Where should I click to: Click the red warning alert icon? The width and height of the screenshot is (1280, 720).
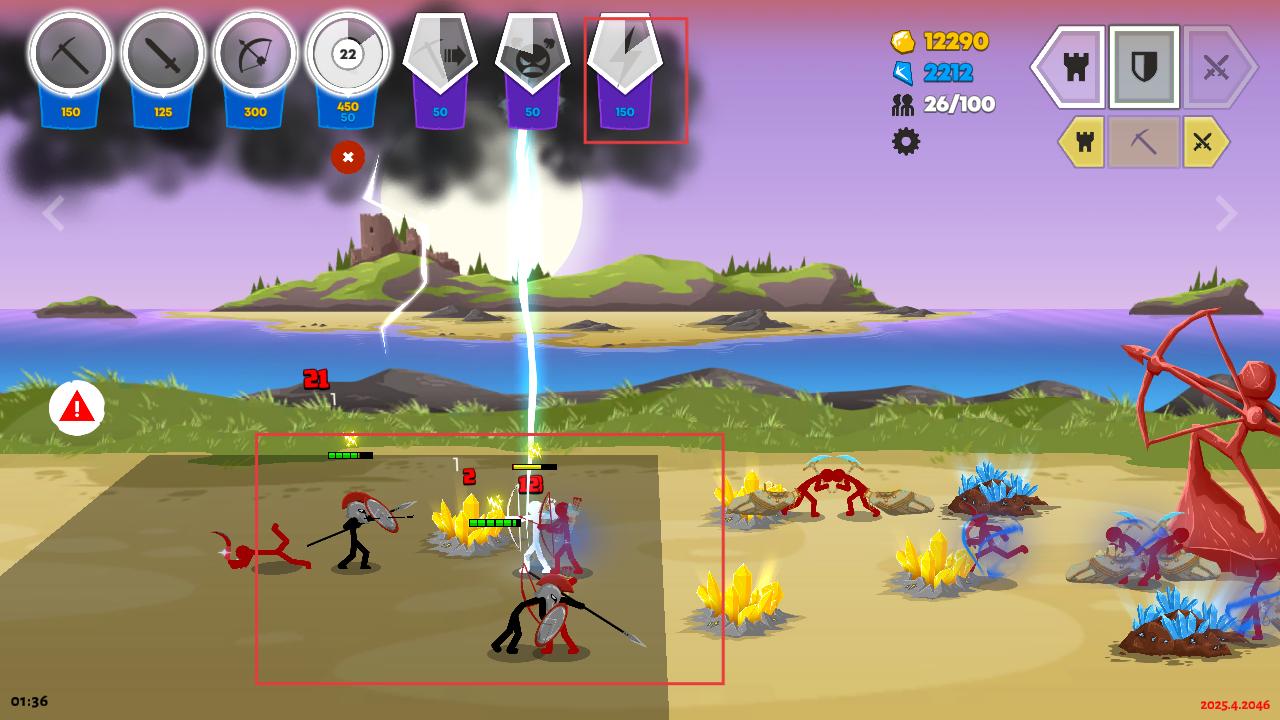(77, 407)
